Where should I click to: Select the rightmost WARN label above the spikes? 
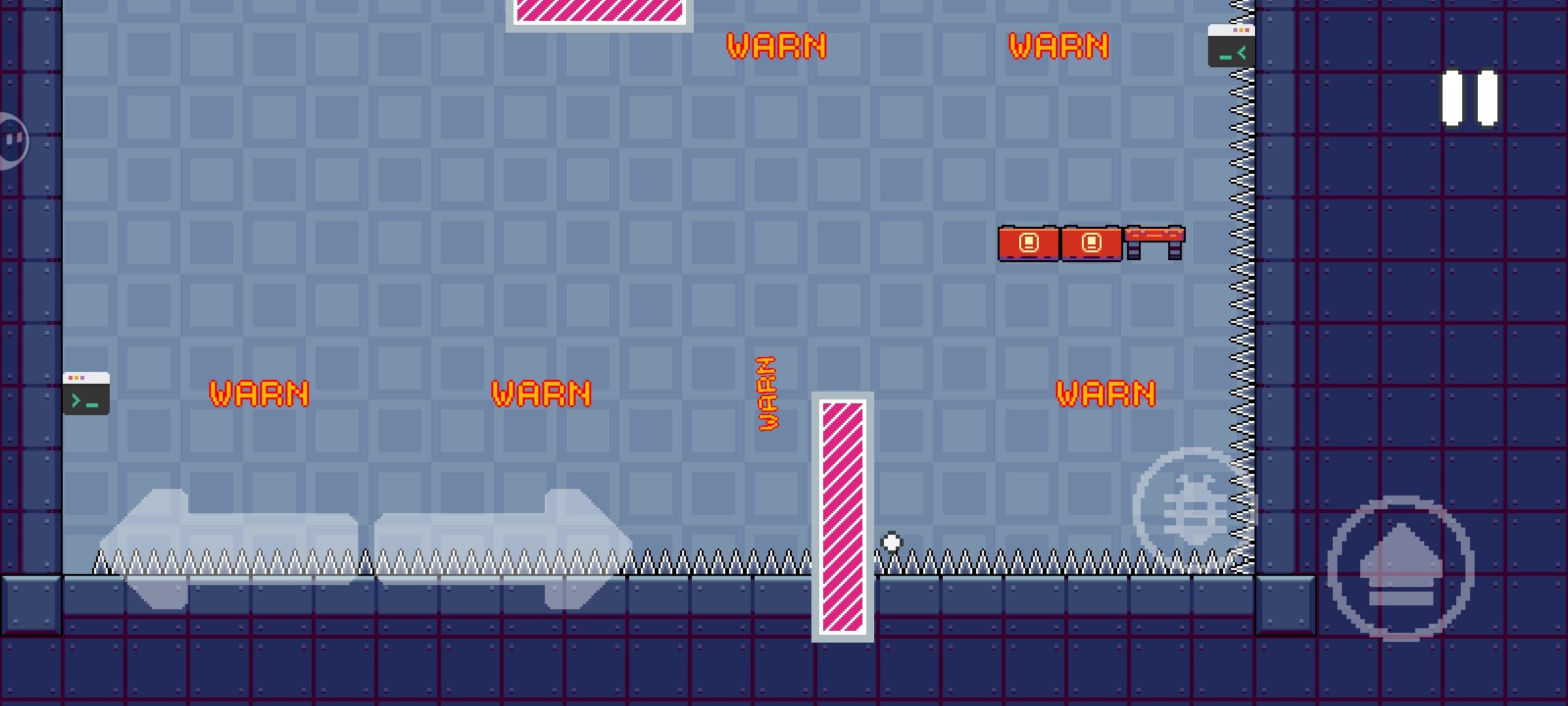tap(1107, 393)
